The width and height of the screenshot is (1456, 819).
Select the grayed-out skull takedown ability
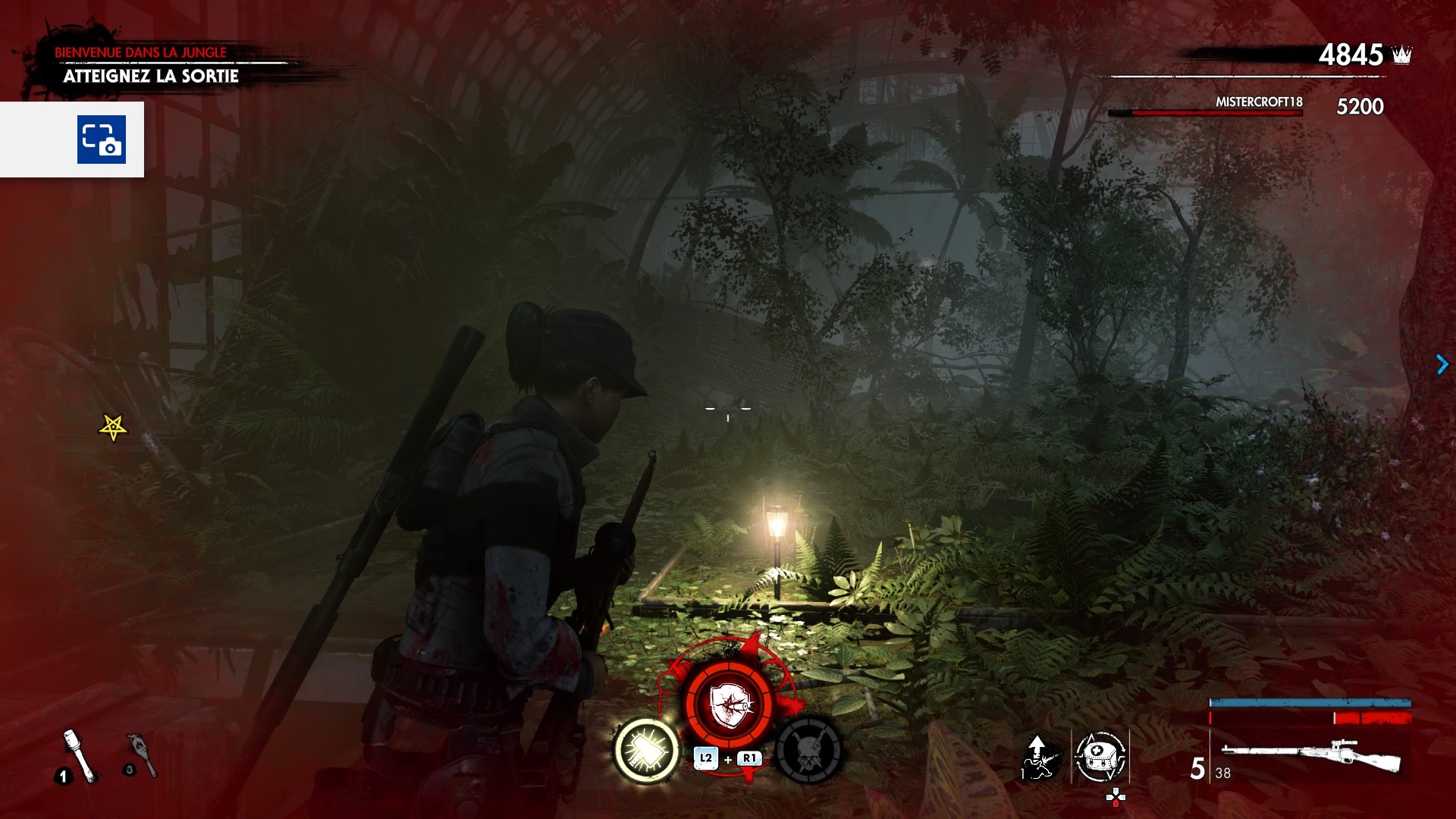click(x=809, y=750)
